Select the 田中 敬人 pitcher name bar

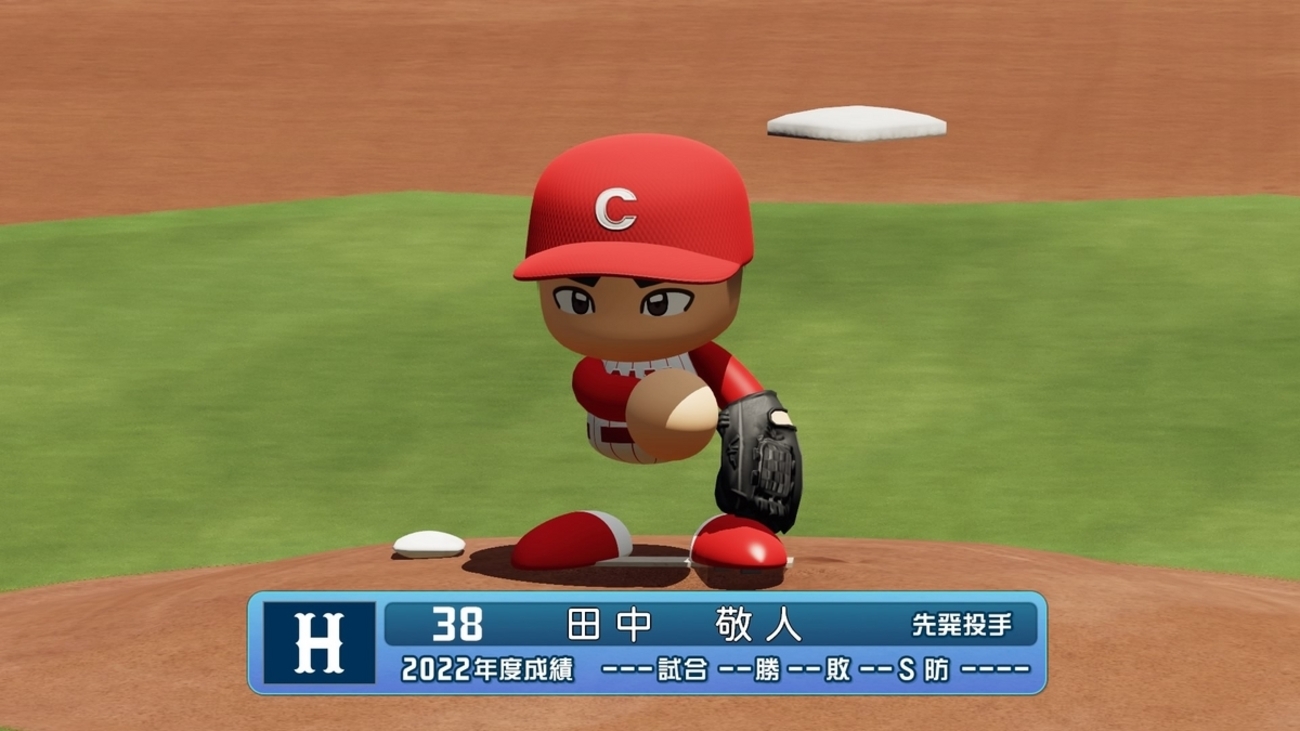684,625
